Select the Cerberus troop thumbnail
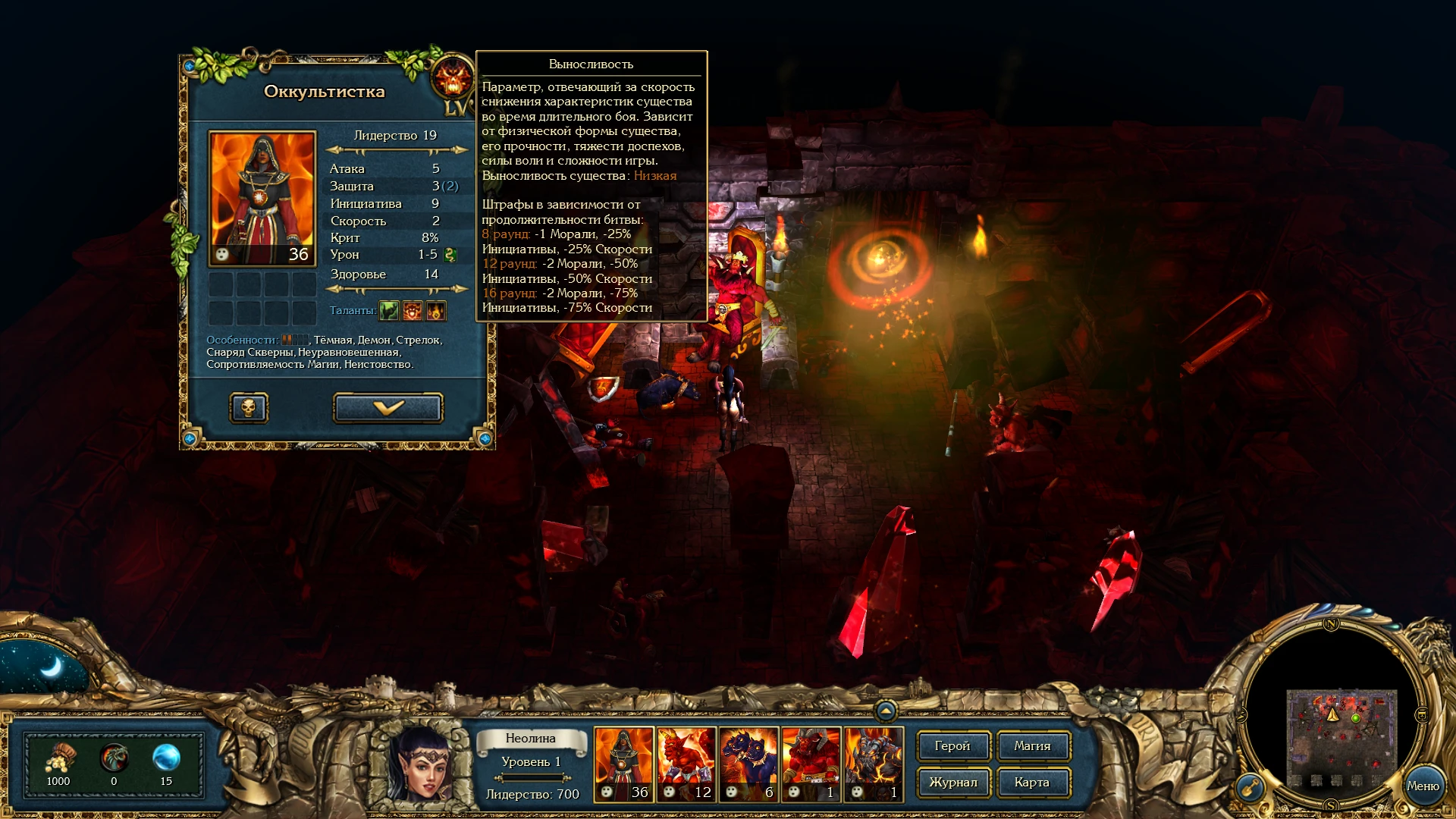The height and width of the screenshot is (819, 1456). pyautogui.click(x=747, y=762)
